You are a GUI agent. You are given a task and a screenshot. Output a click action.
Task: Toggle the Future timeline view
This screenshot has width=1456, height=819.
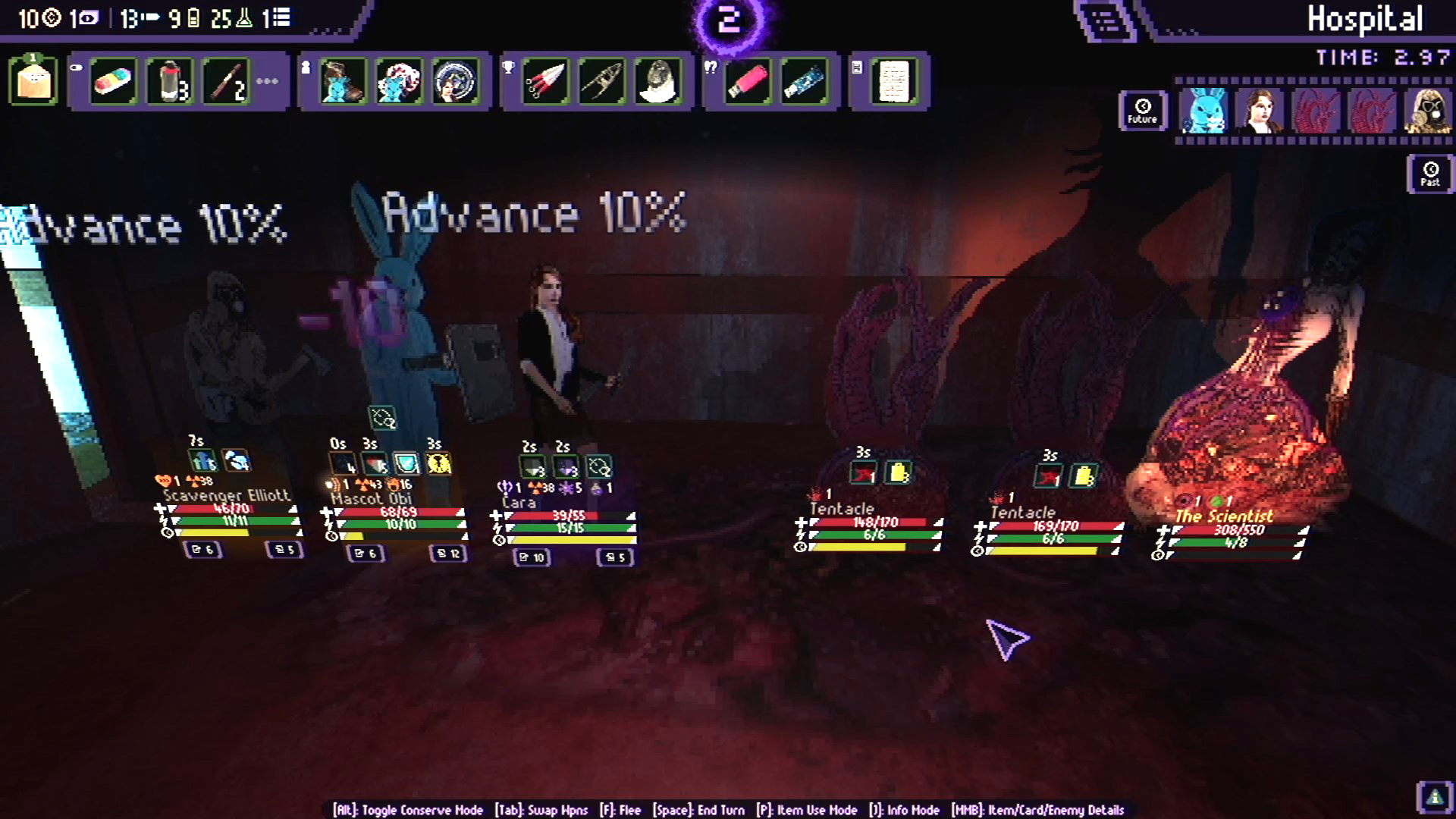(x=1143, y=111)
